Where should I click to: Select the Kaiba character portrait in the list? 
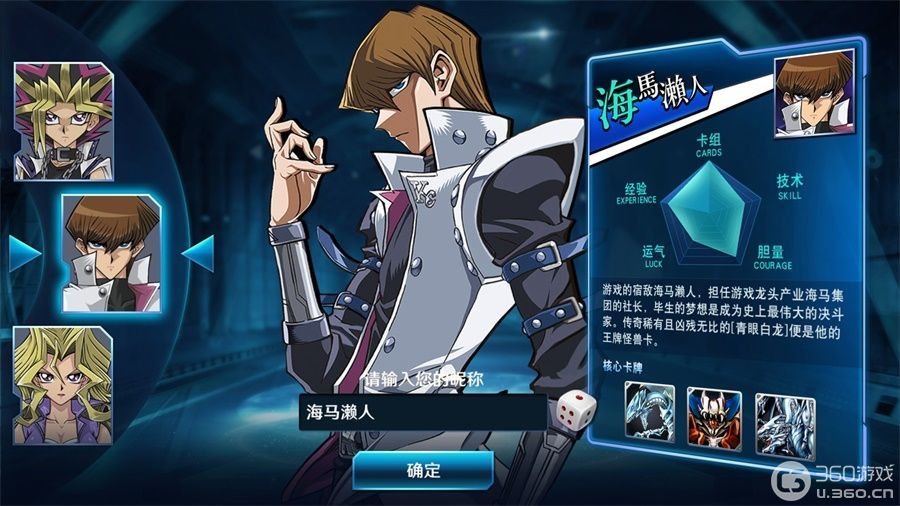tap(111, 252)
